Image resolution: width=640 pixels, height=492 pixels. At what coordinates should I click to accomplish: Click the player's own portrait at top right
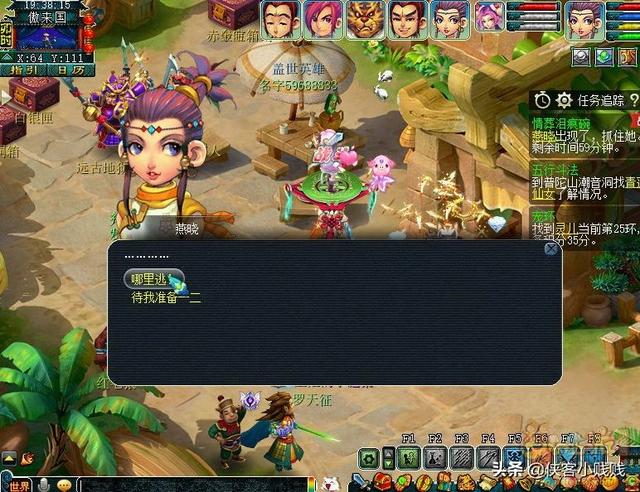click(587, 19)
